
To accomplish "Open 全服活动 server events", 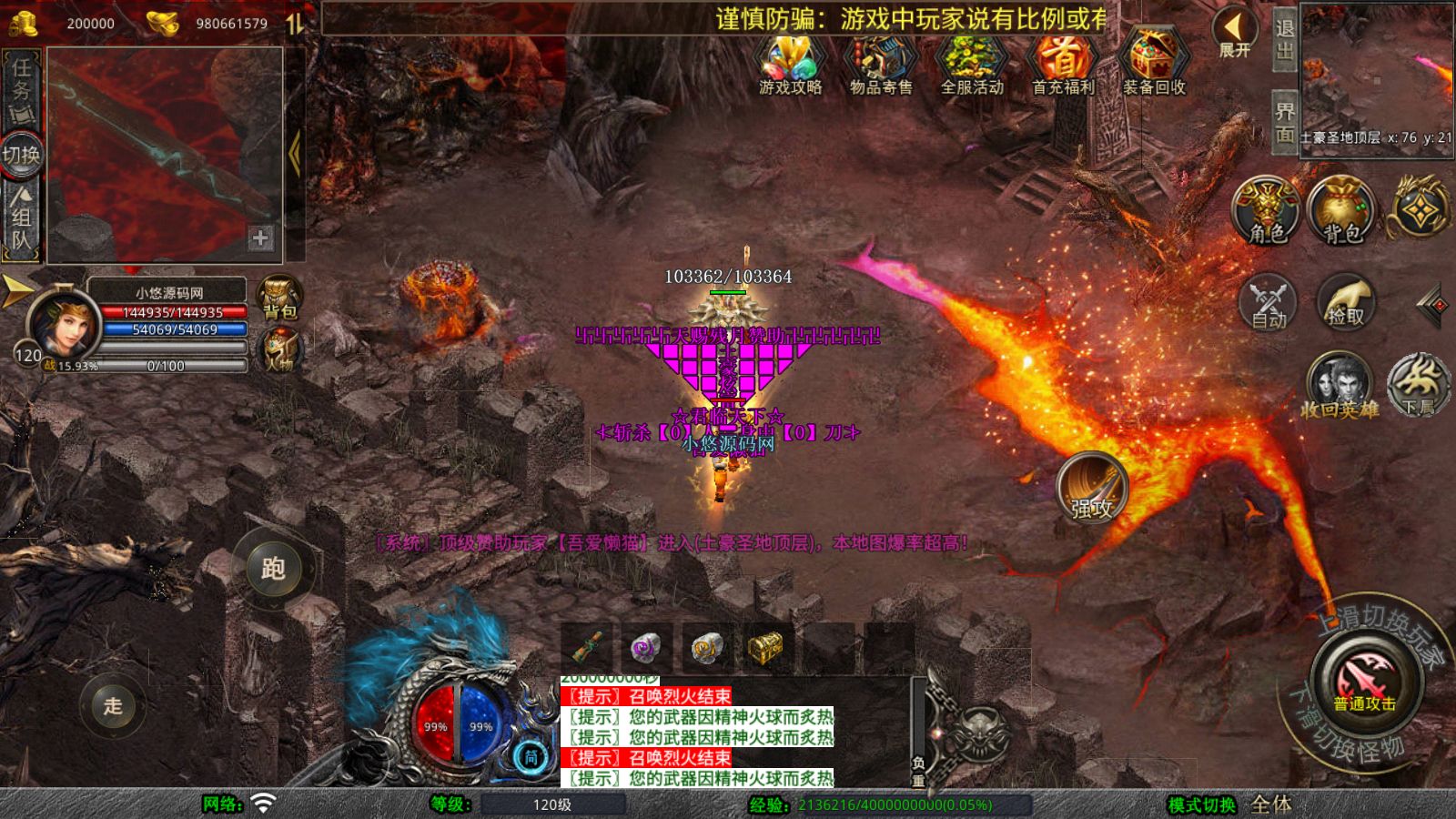I will pos(971,64).
